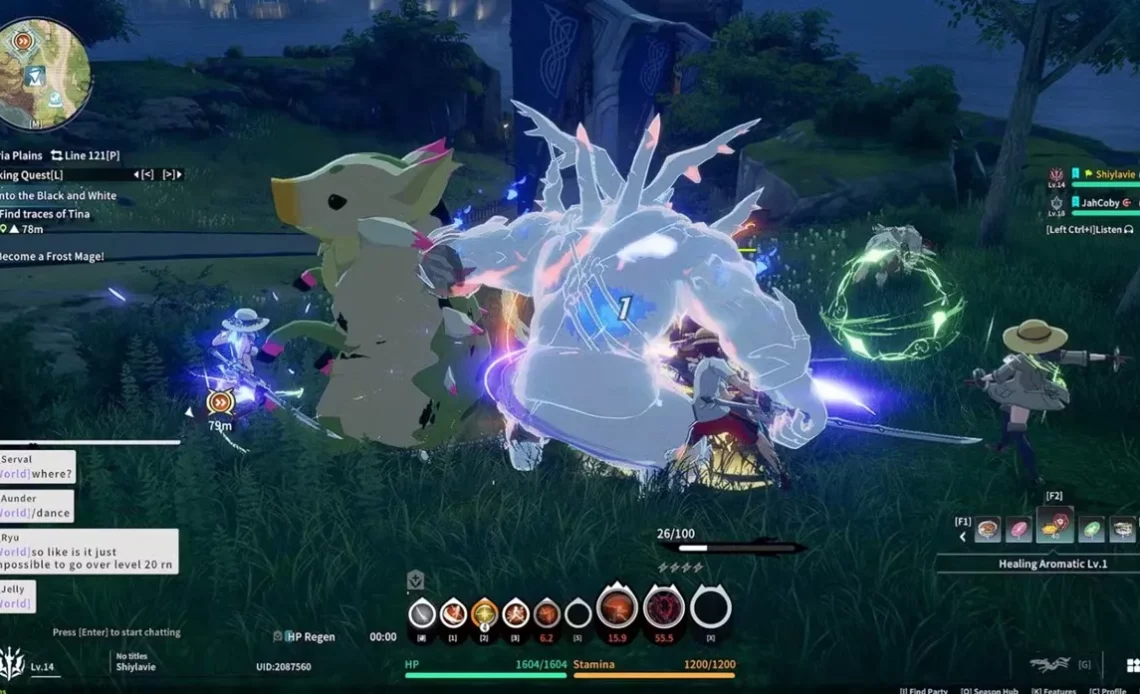1140x694 pixels.
Task: Choose the soup bowl item beside the left arrow
Action: click(987, 529)
